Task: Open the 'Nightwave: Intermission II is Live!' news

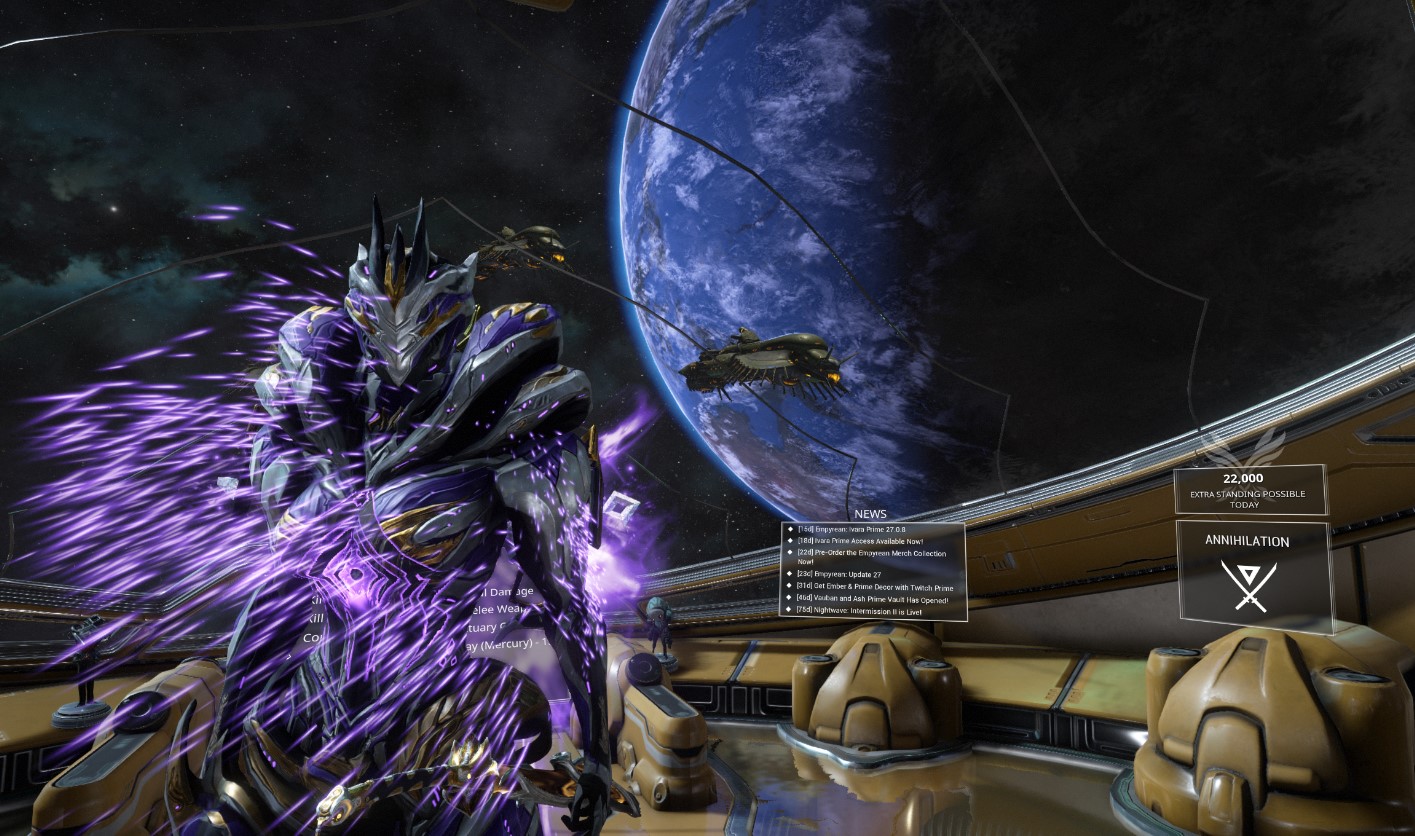Action: (x=862, y=609)
